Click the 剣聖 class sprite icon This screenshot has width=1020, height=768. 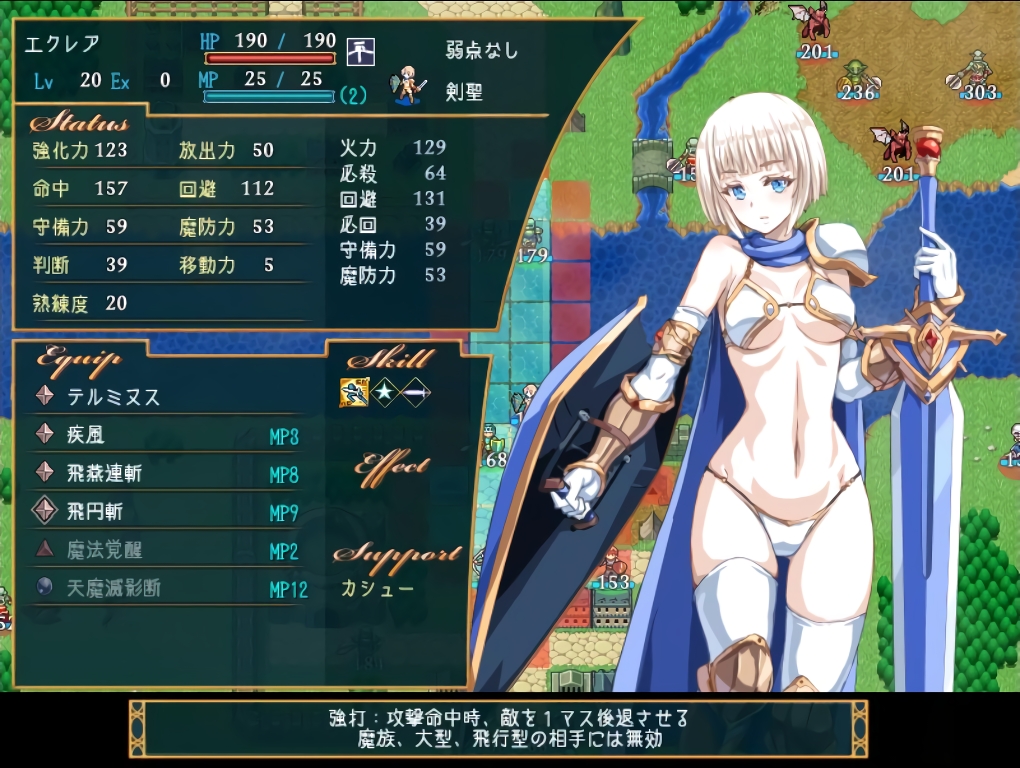[408, 87]
